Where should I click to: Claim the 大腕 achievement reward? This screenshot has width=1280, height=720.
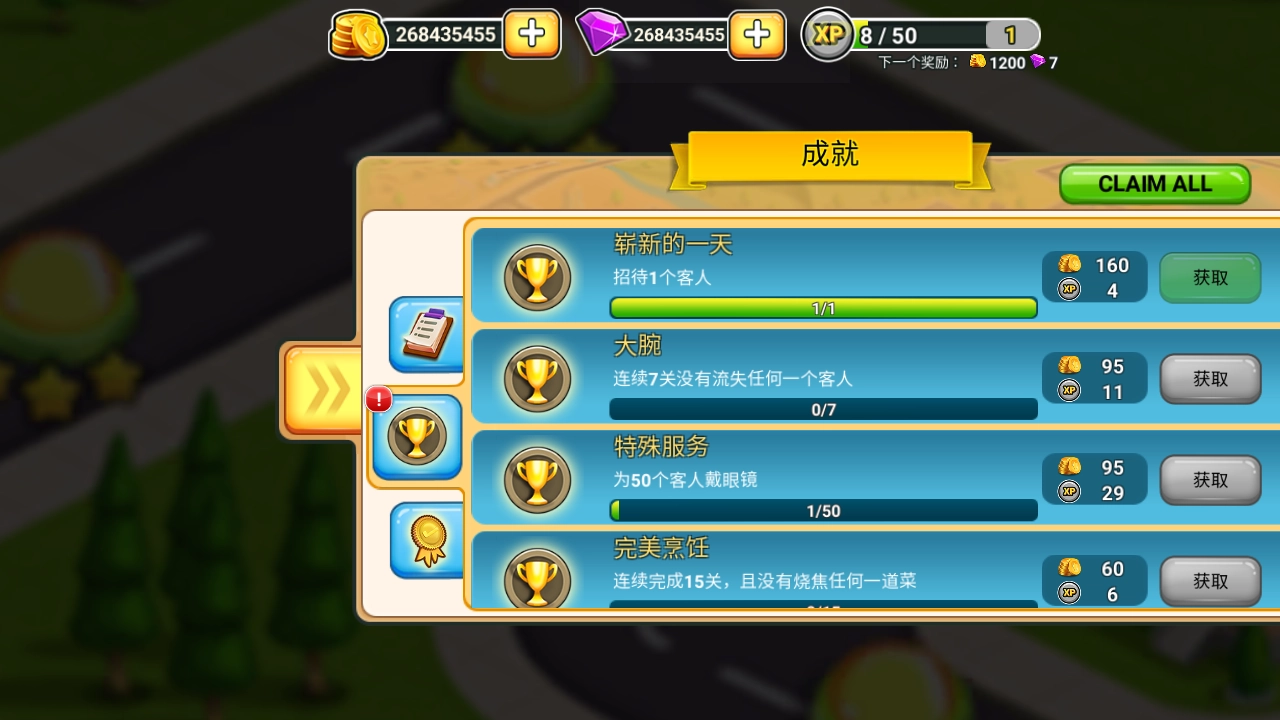click(1210, 379)
